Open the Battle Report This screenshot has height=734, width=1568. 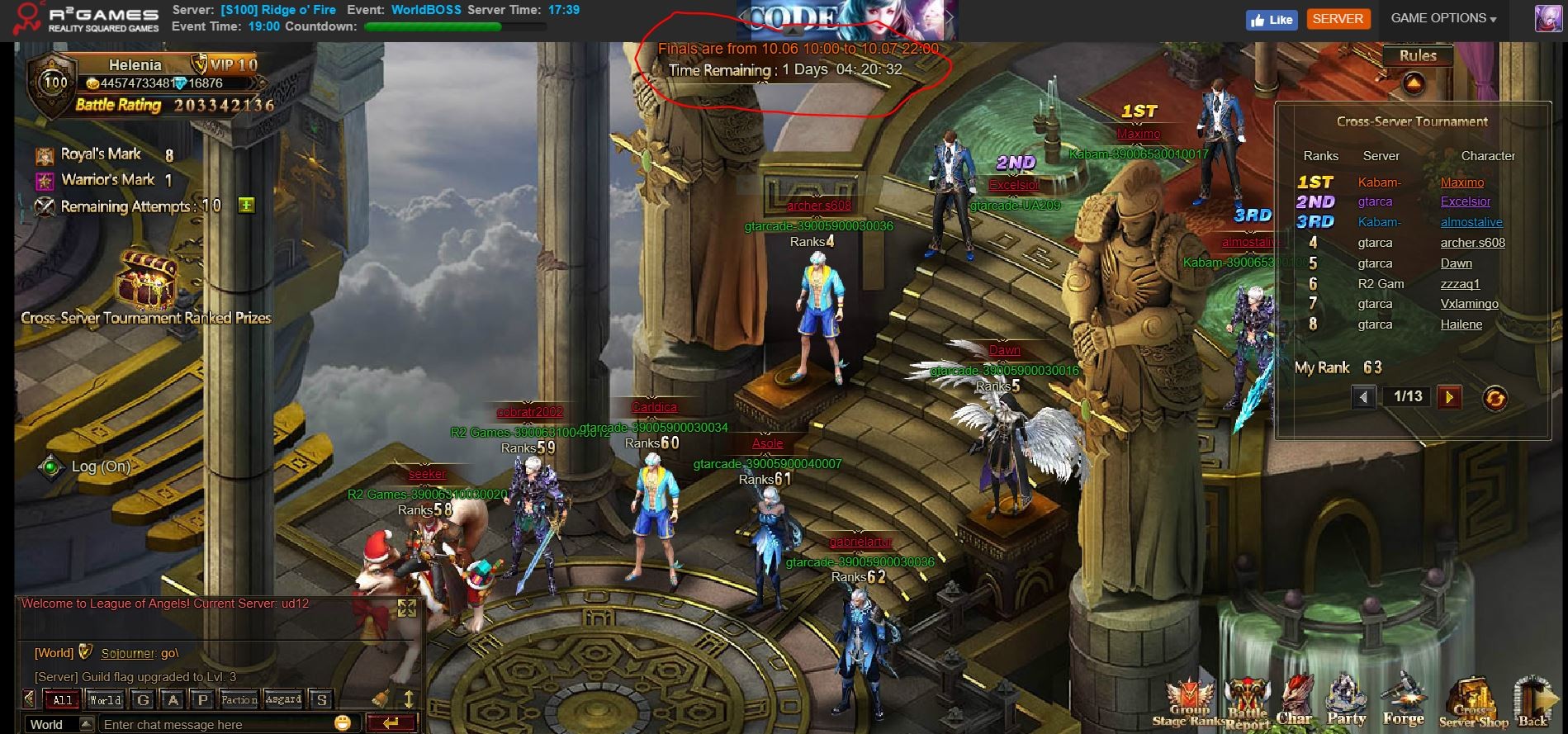(x=1247, y=702)
